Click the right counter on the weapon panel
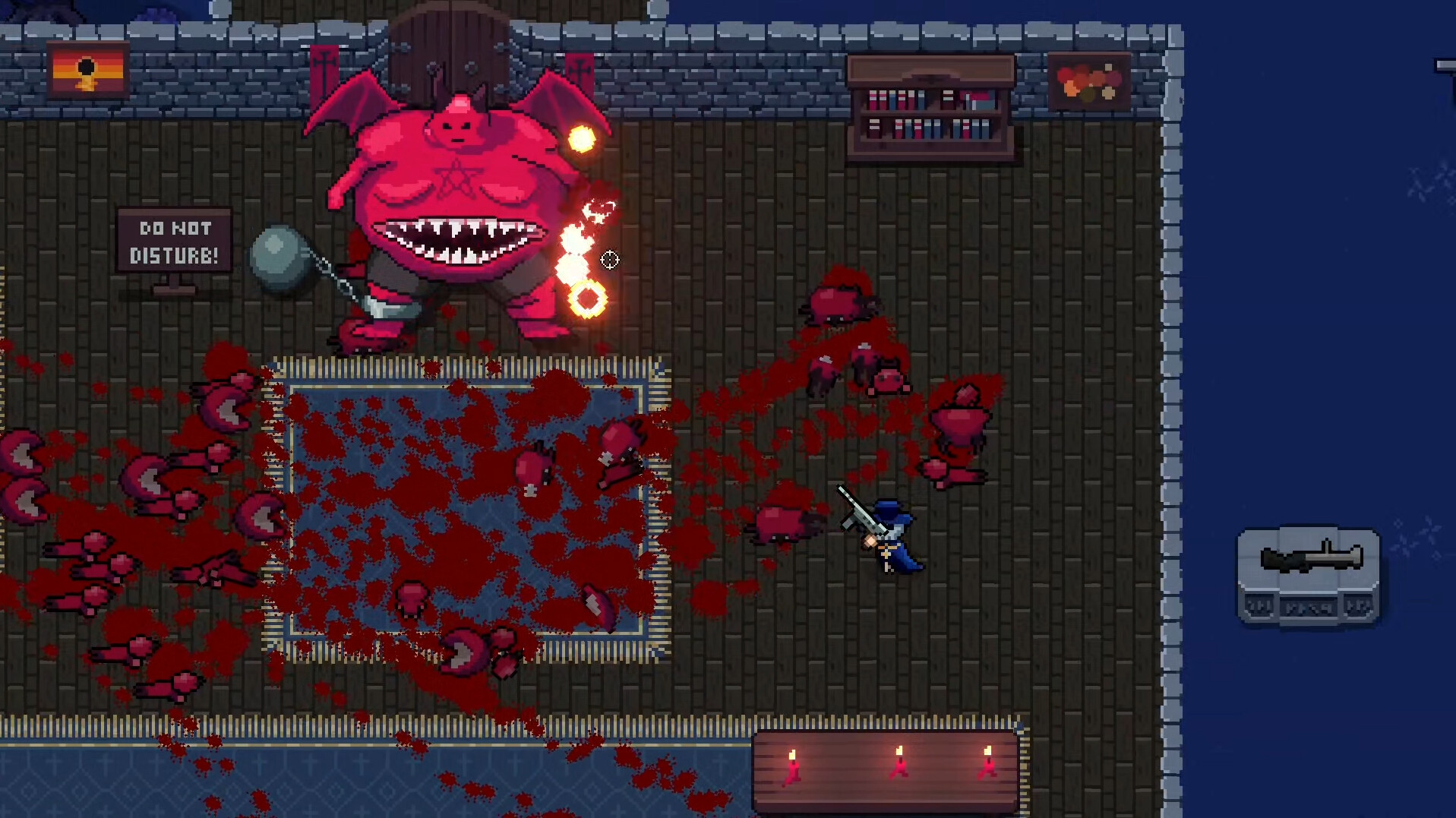 [x=1358, y=606]
